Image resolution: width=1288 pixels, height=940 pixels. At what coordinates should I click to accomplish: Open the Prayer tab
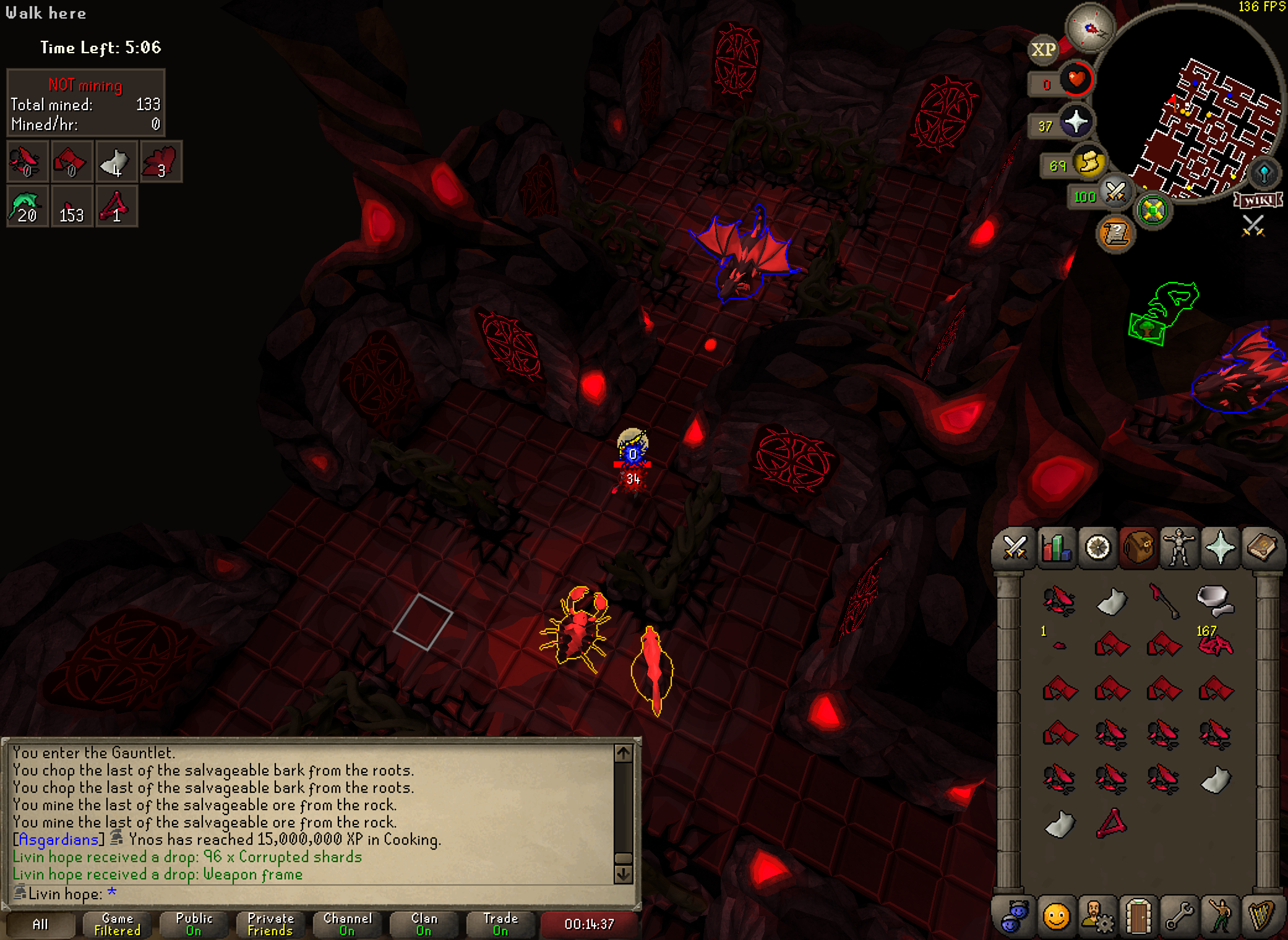pyautogui.click(x=1220, y=548)
